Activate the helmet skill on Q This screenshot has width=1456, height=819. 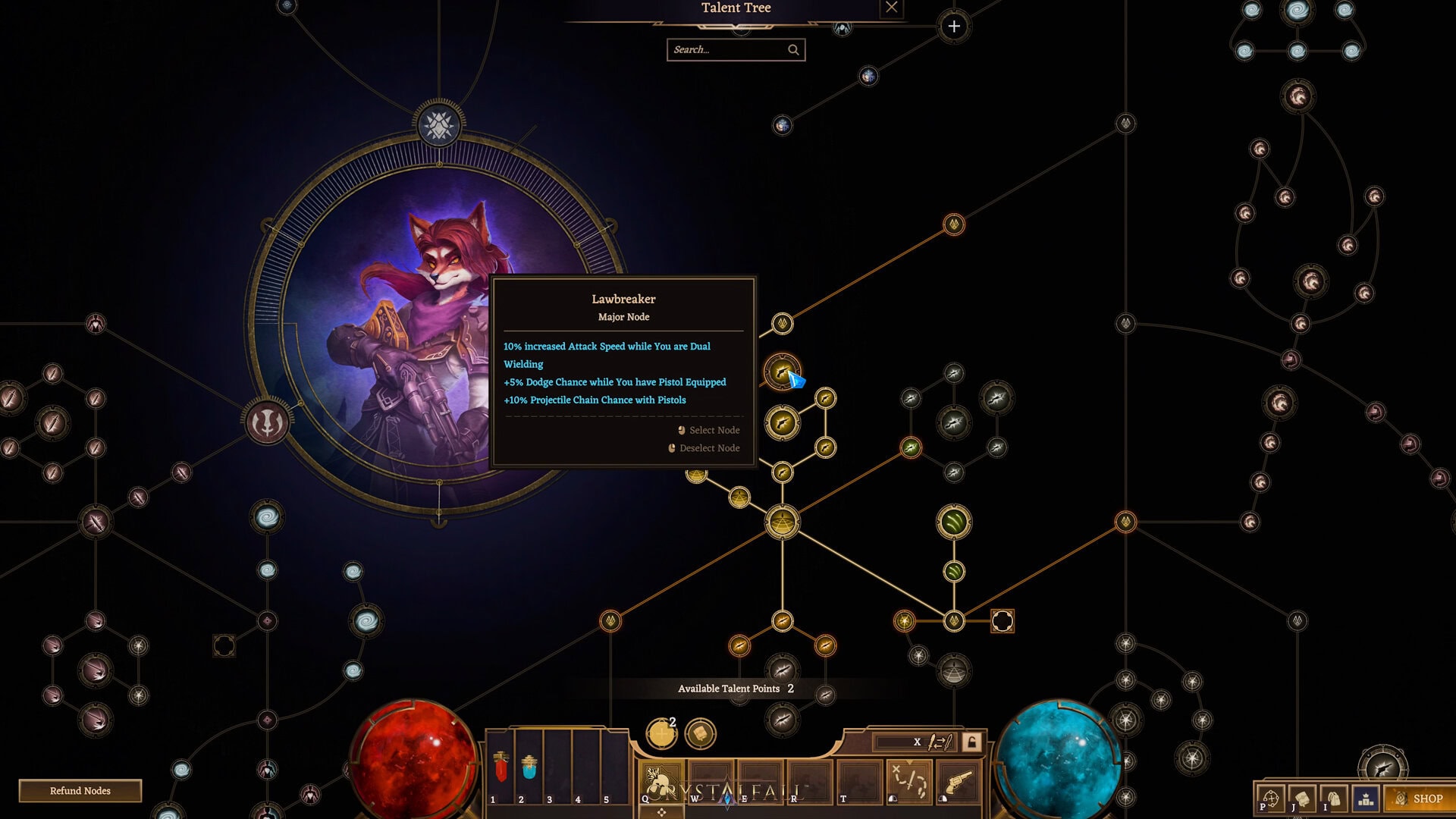660,781
